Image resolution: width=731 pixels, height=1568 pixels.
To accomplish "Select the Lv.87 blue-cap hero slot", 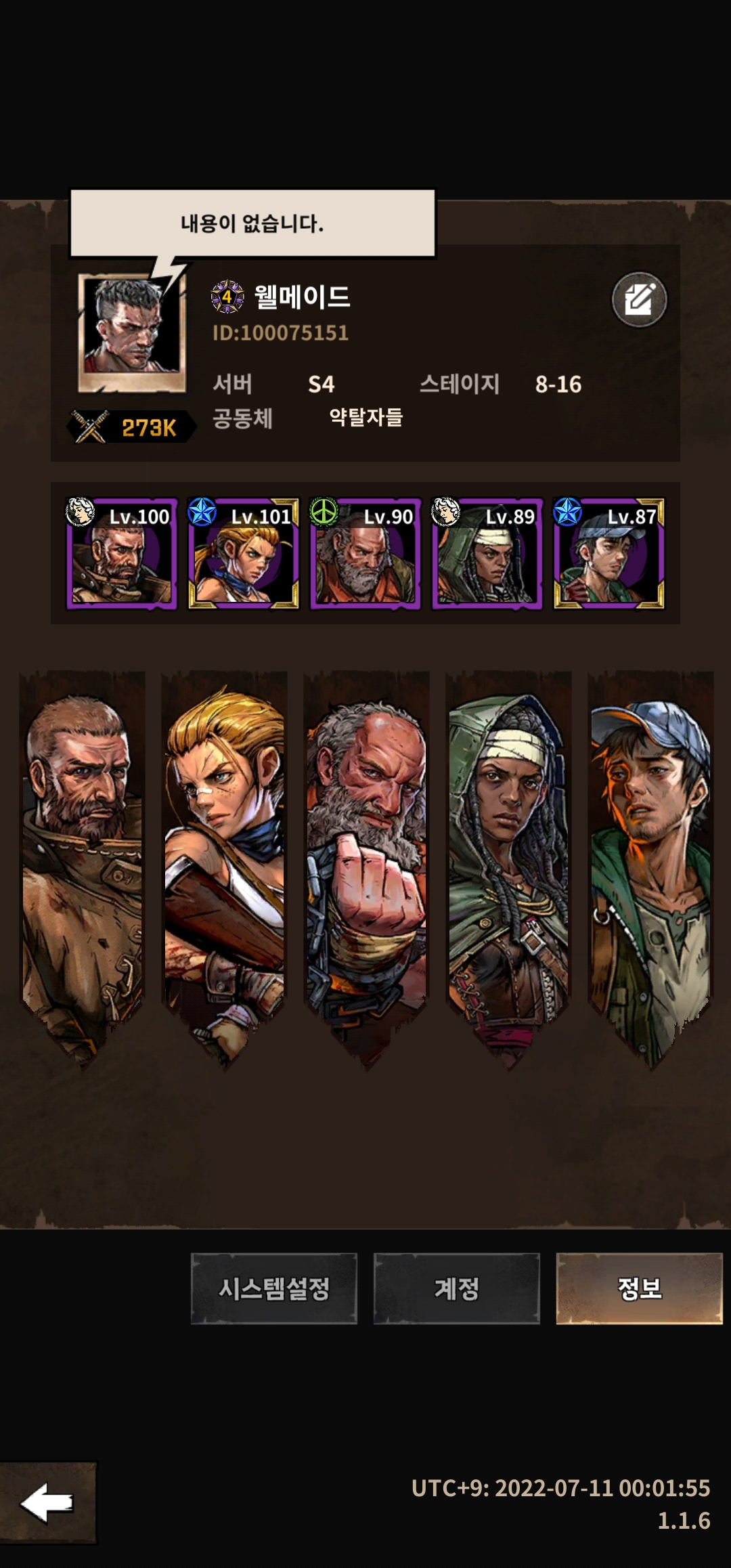I will pos(609,554).
